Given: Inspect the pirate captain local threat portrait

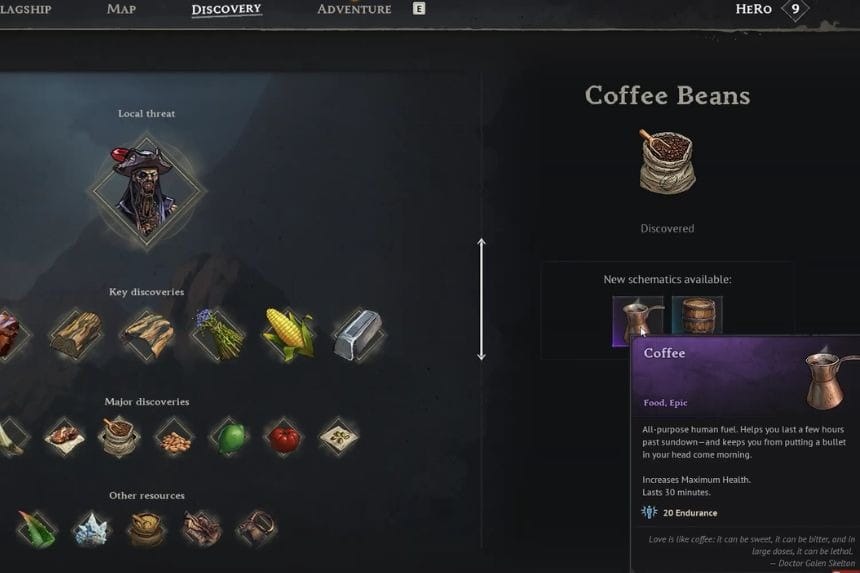Looking at the screenshot, I should point(148,187).
